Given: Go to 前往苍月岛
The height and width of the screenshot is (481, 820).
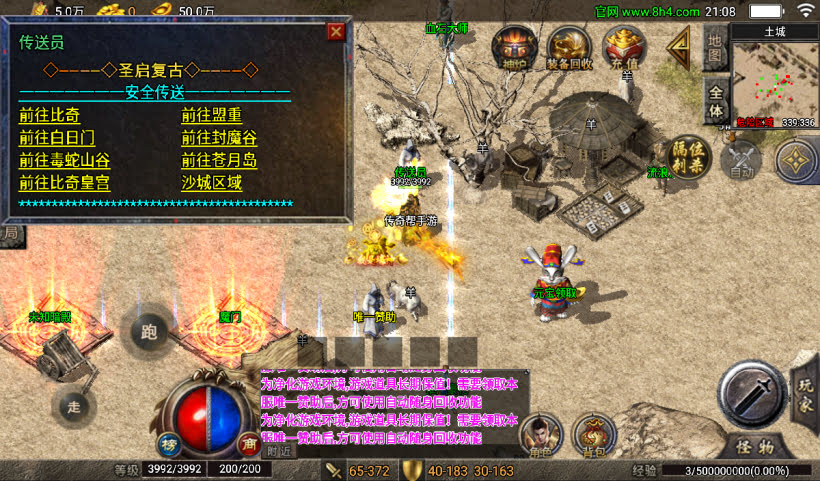Looking at the screenshot, I should 219,161.
